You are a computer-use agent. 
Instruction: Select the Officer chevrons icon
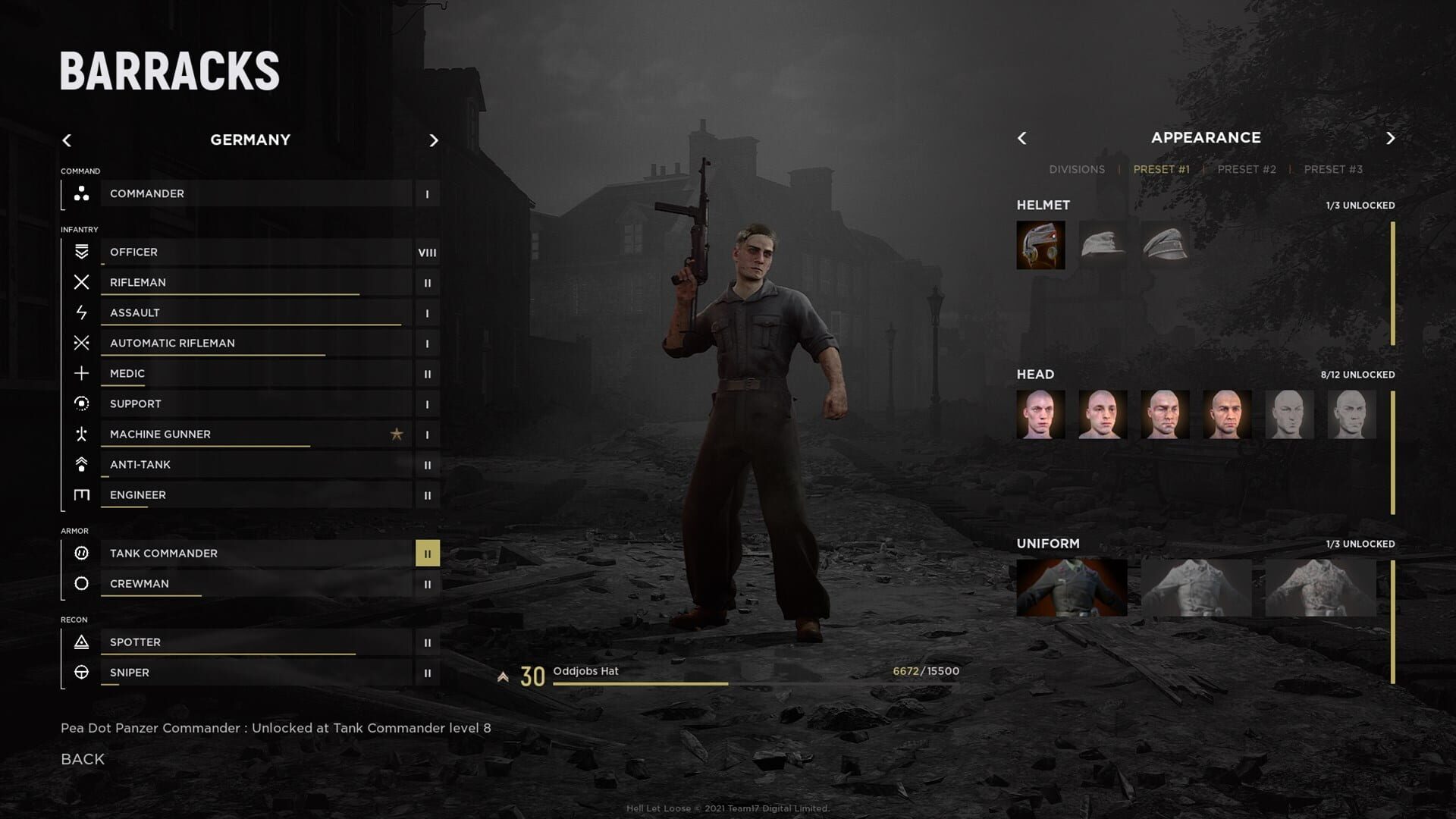click(x=81, y=252)
